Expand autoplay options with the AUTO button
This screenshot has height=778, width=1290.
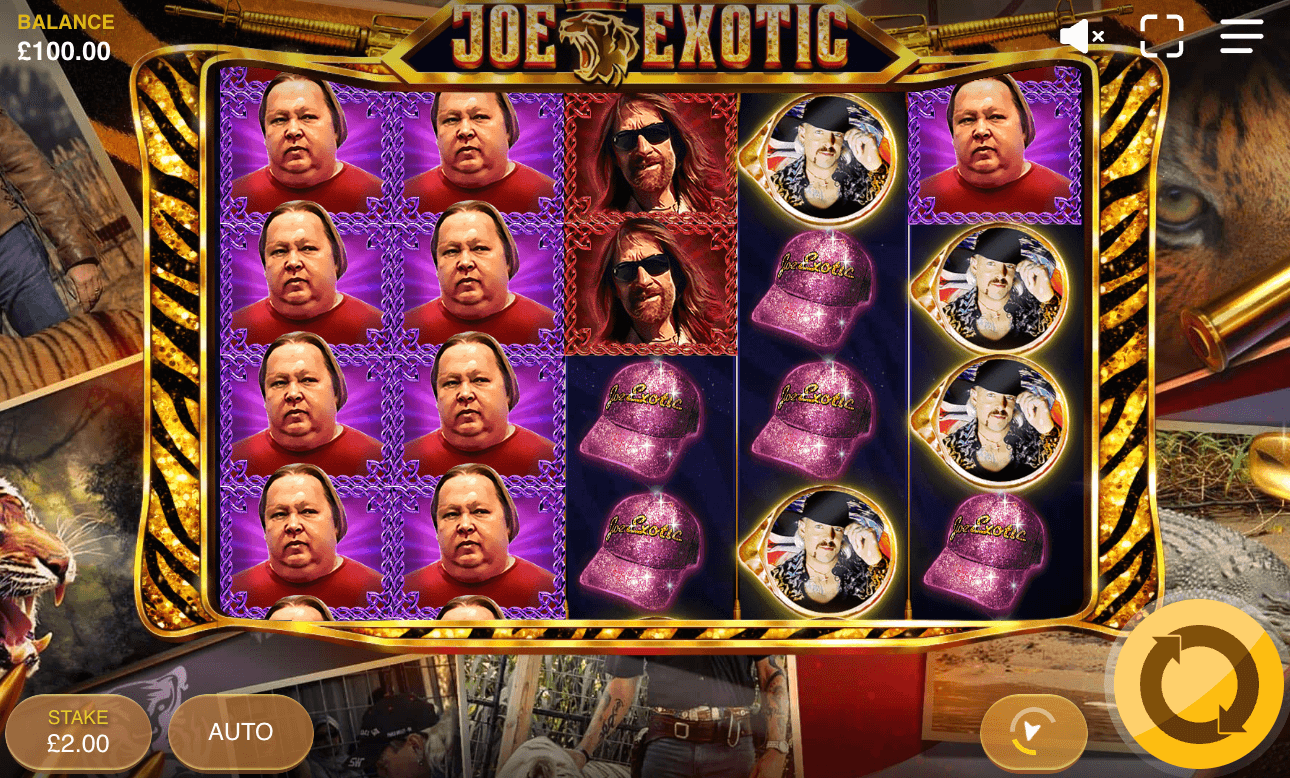240,731
